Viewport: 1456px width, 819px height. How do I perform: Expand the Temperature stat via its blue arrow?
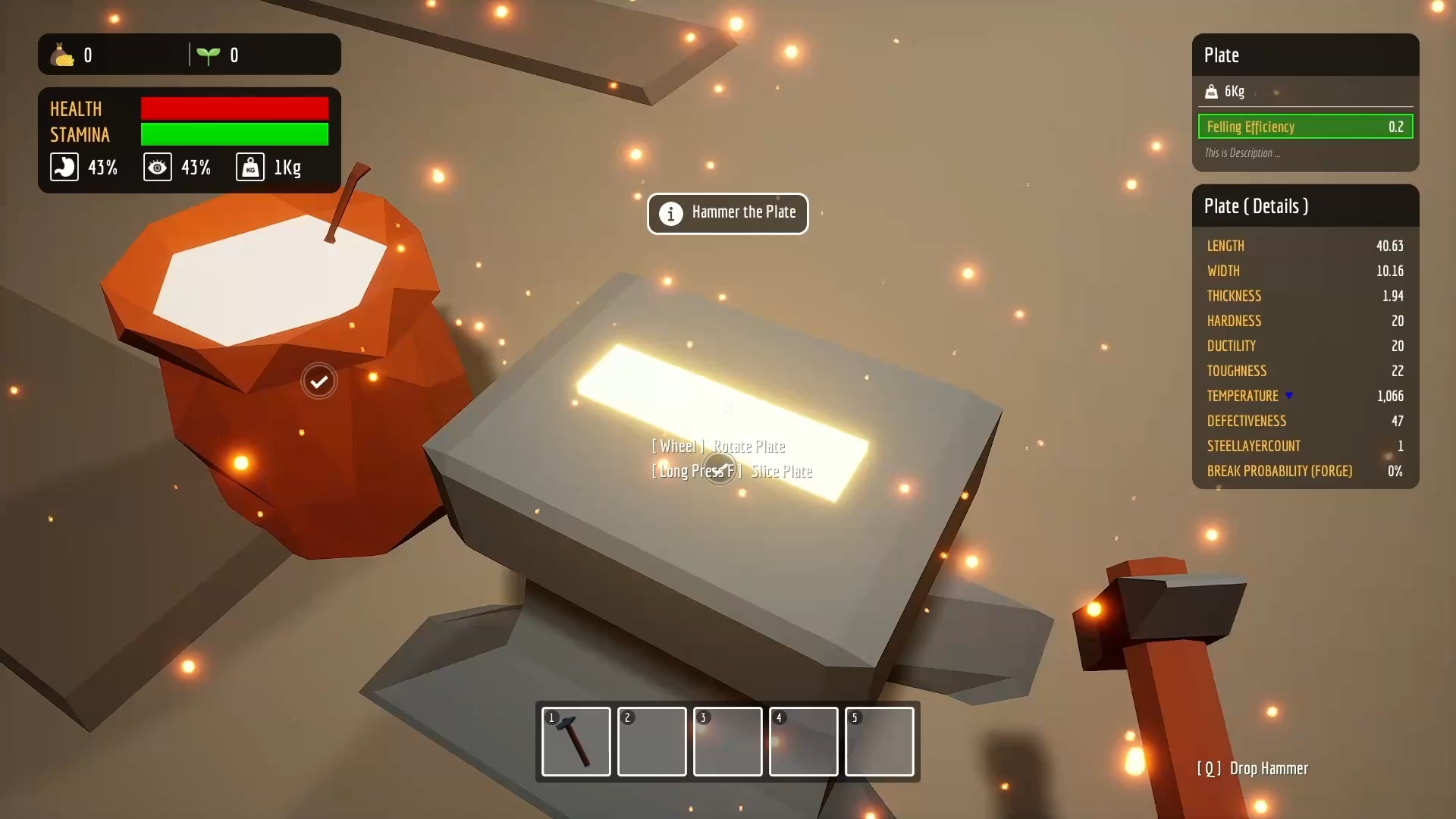pyautogui.click(x=1290, y=395)
